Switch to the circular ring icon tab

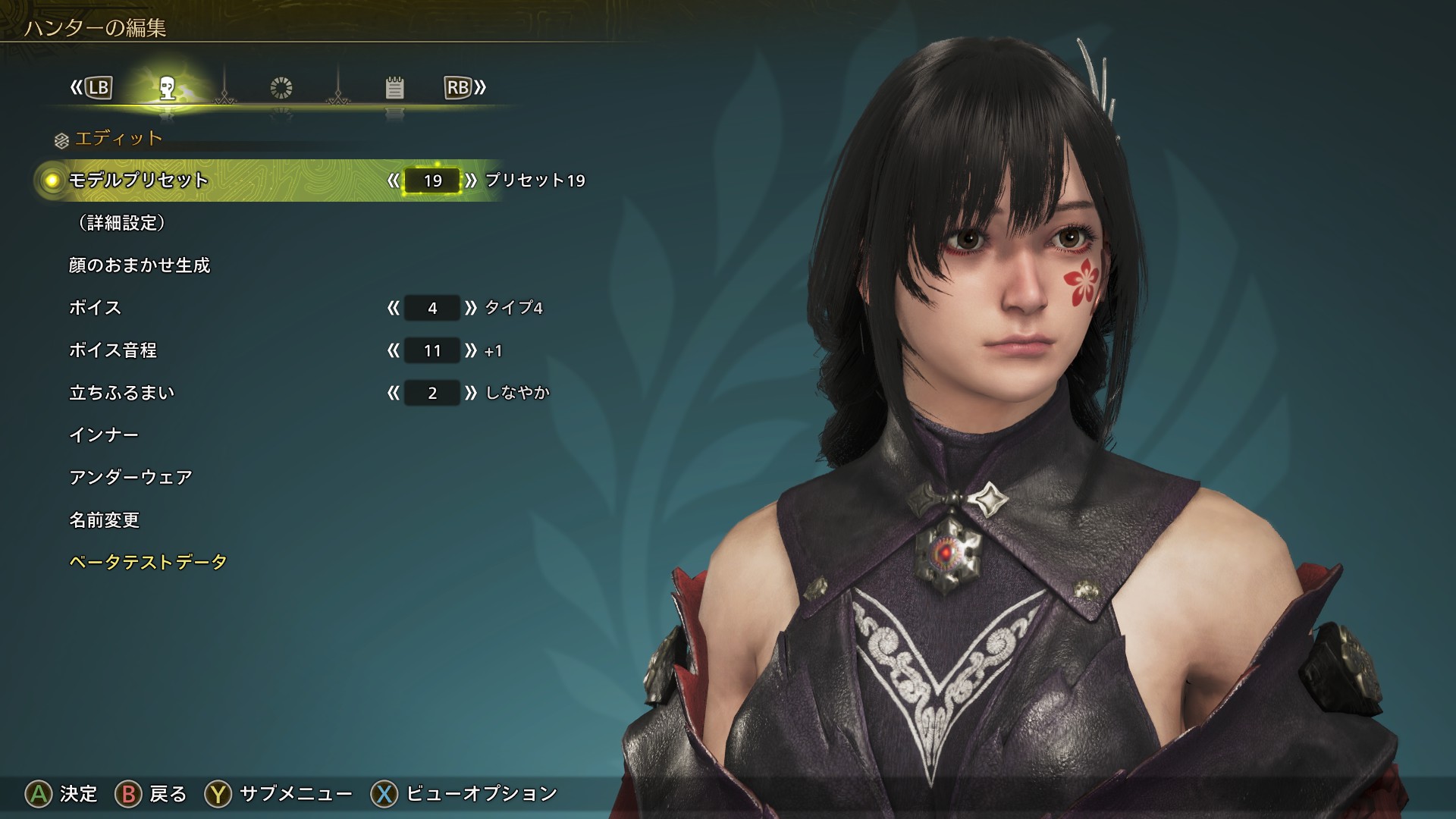[281, 89]
